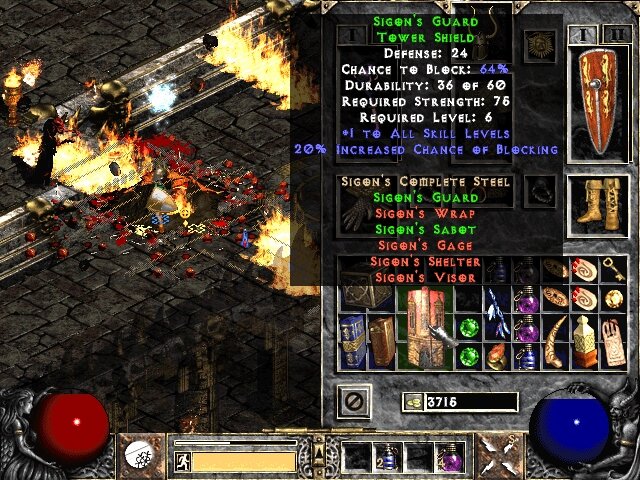Select the amulet slot with sun medallion
This screenshot has height=480, width=640.
pyautogui.click(x=542, y=47)
